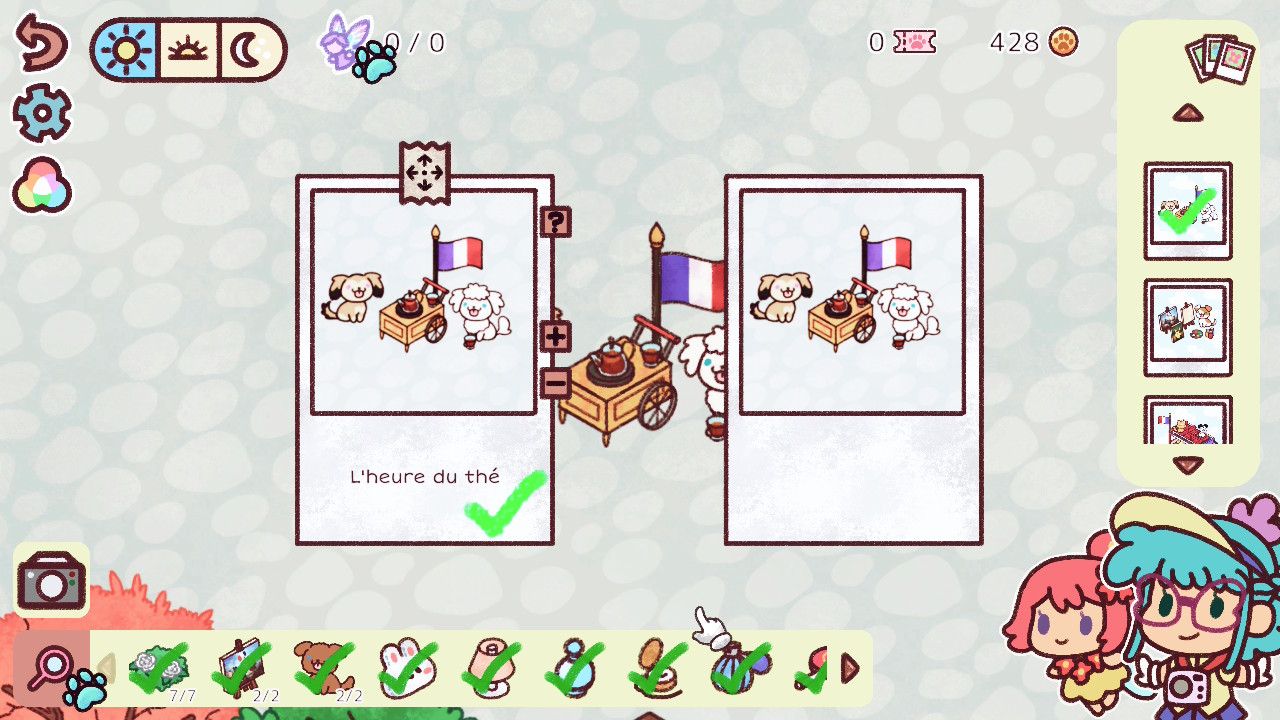The height and width of the screenshot is (720, 1280).
Task: Switch to sunset time mode
Action: (187, 49)
